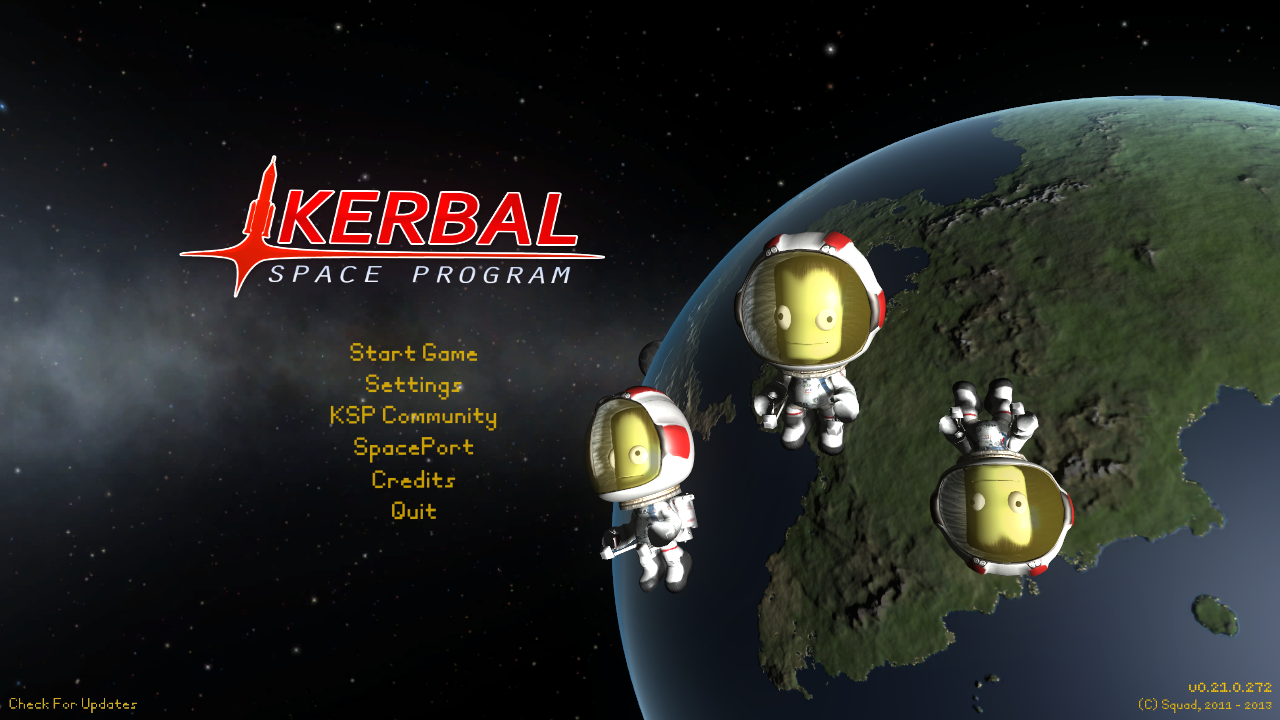1280x720 pixels.
Task: Open the Settings menu option
Action: pos(414,385)
